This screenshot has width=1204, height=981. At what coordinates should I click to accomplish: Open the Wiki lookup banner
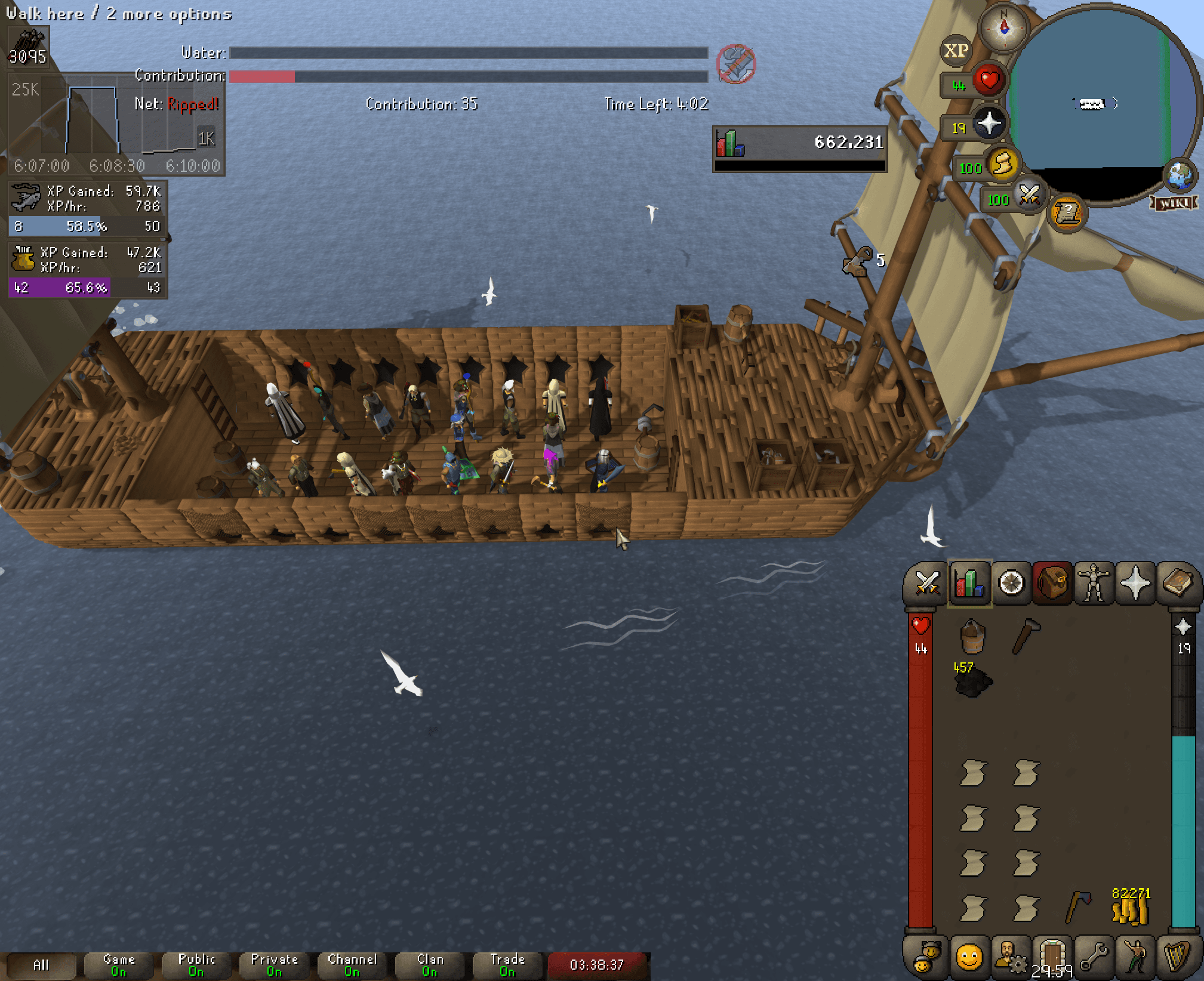1174,203
